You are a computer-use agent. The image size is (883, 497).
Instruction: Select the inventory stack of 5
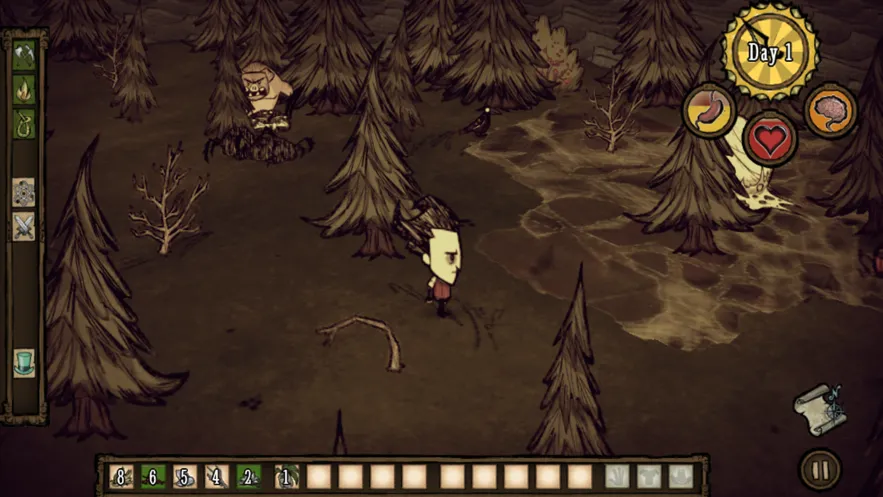[x=185, y=476]
